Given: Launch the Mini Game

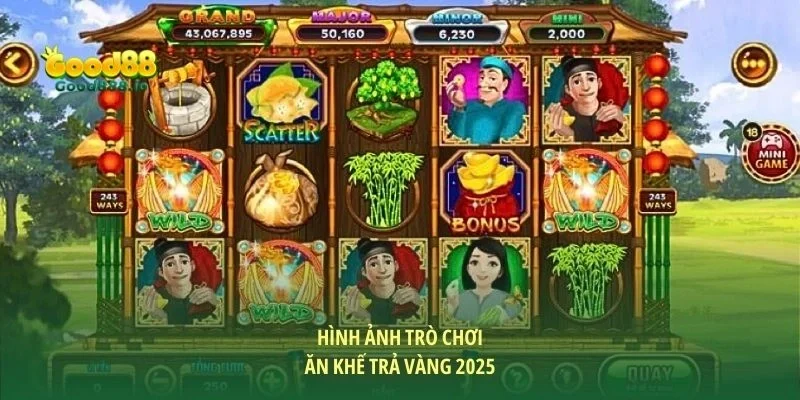Looking at the screenshot, I should pos(770,153).
